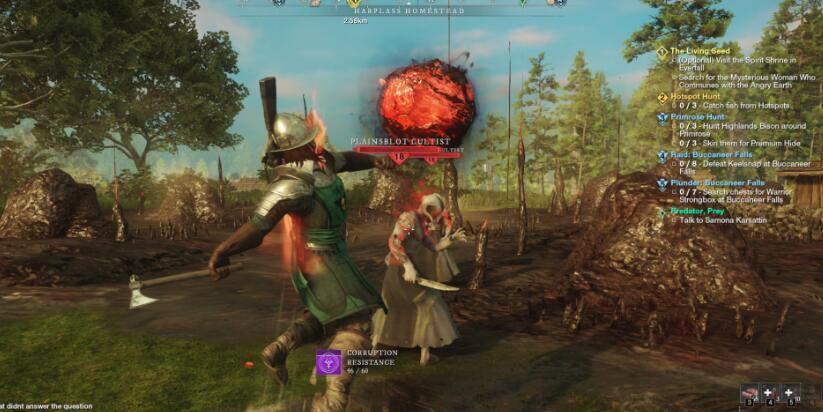The width and height of the screenshot is (823, 412).
Task: Click the purple Corruption Resistance status icon
Action: [329, 362]
